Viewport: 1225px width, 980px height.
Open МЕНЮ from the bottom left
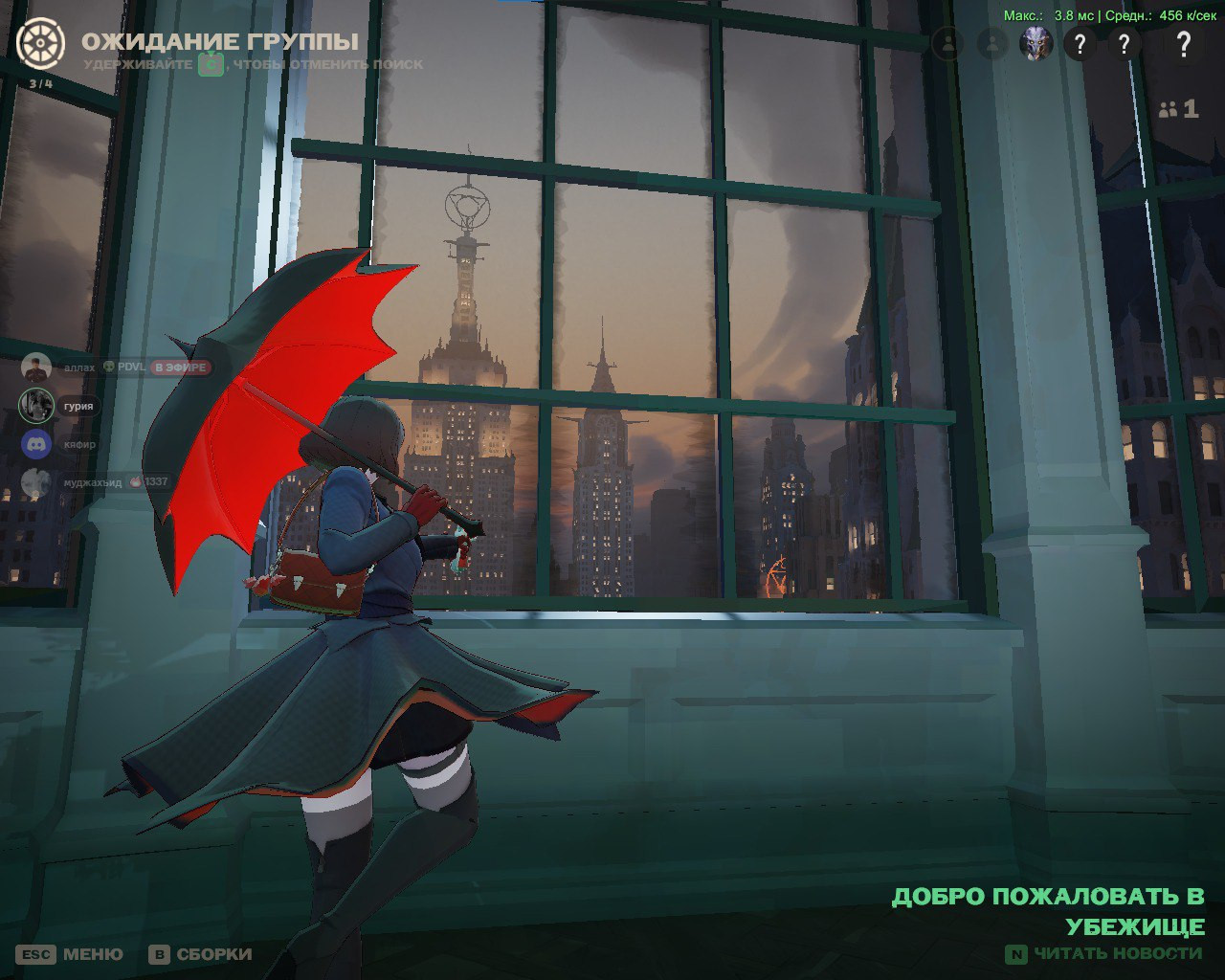(91, 953)
